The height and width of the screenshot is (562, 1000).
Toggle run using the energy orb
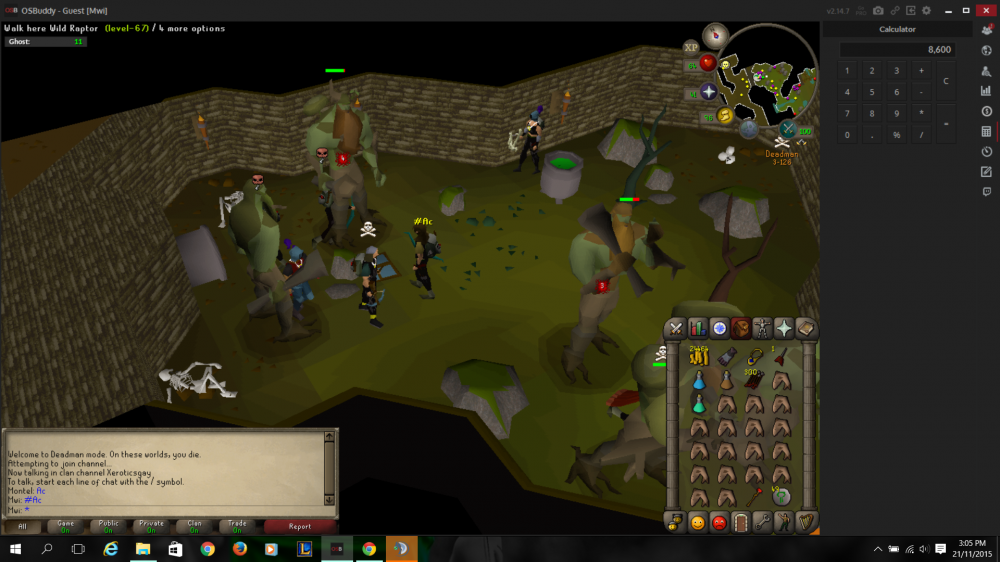click(725, 116)
